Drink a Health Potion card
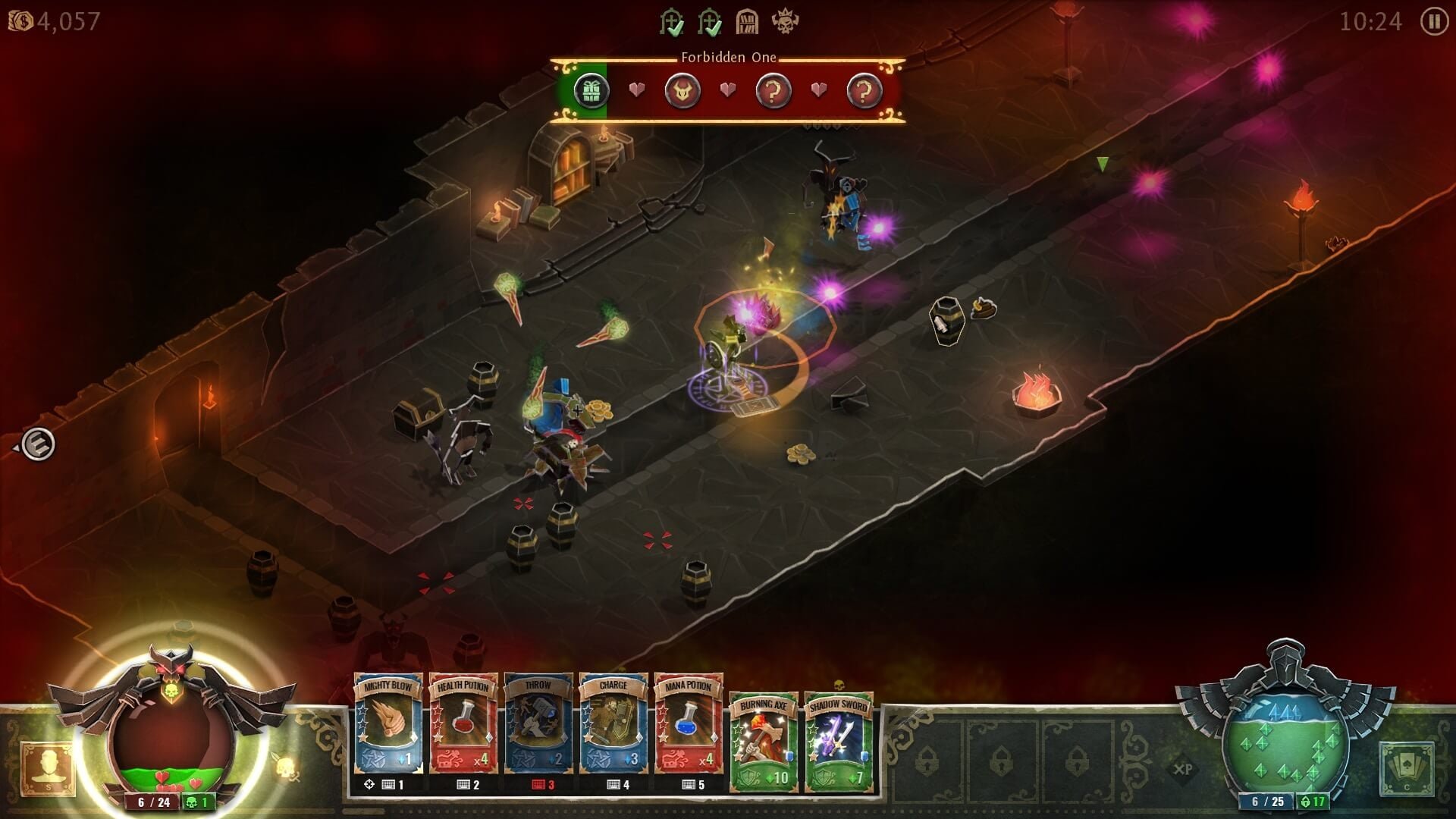Image resolution: width=1456 pixels, height=819 pixels. point(463,724)
